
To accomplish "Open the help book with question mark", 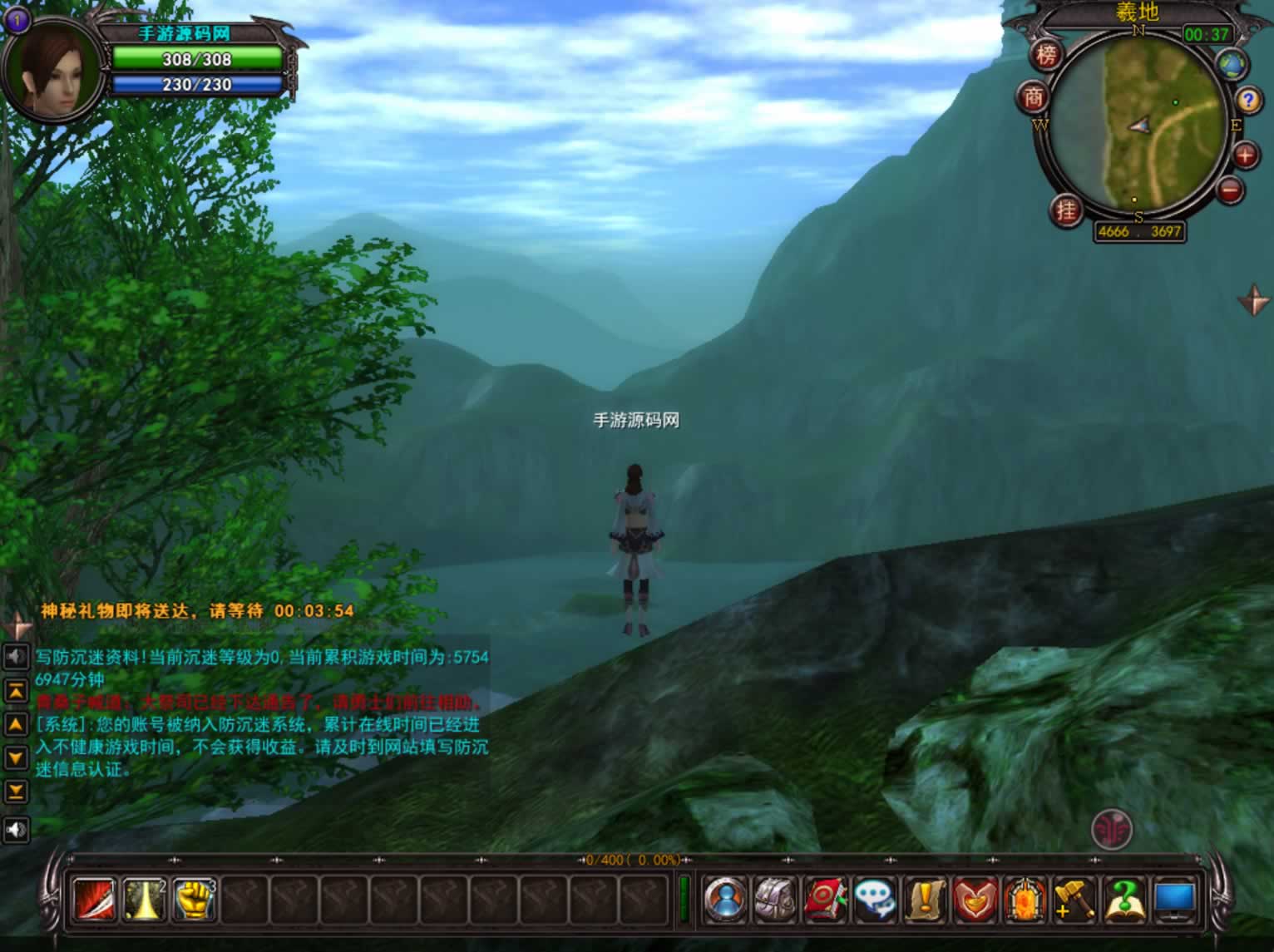I will click(1123, 900).
